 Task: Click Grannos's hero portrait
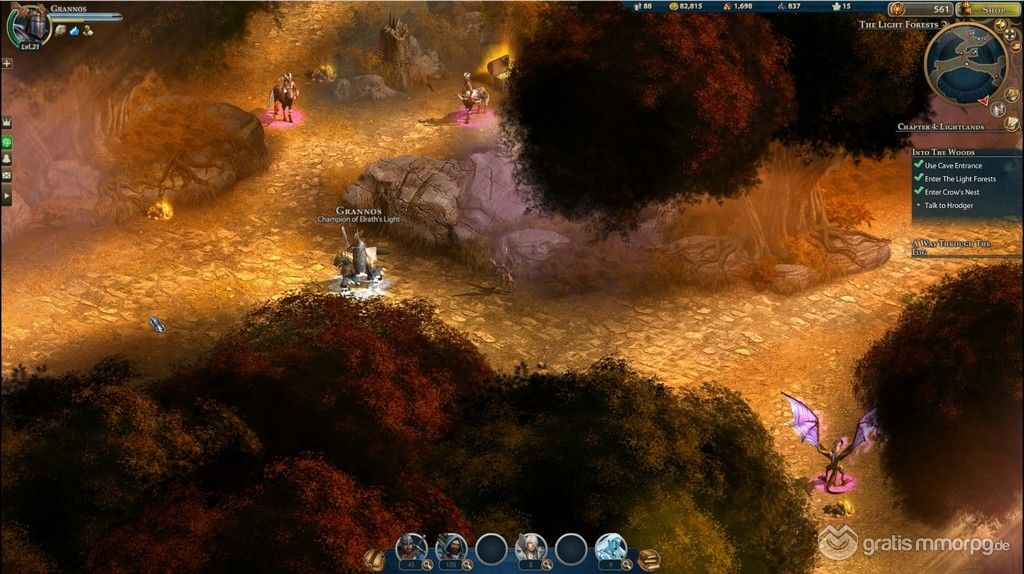28,25
